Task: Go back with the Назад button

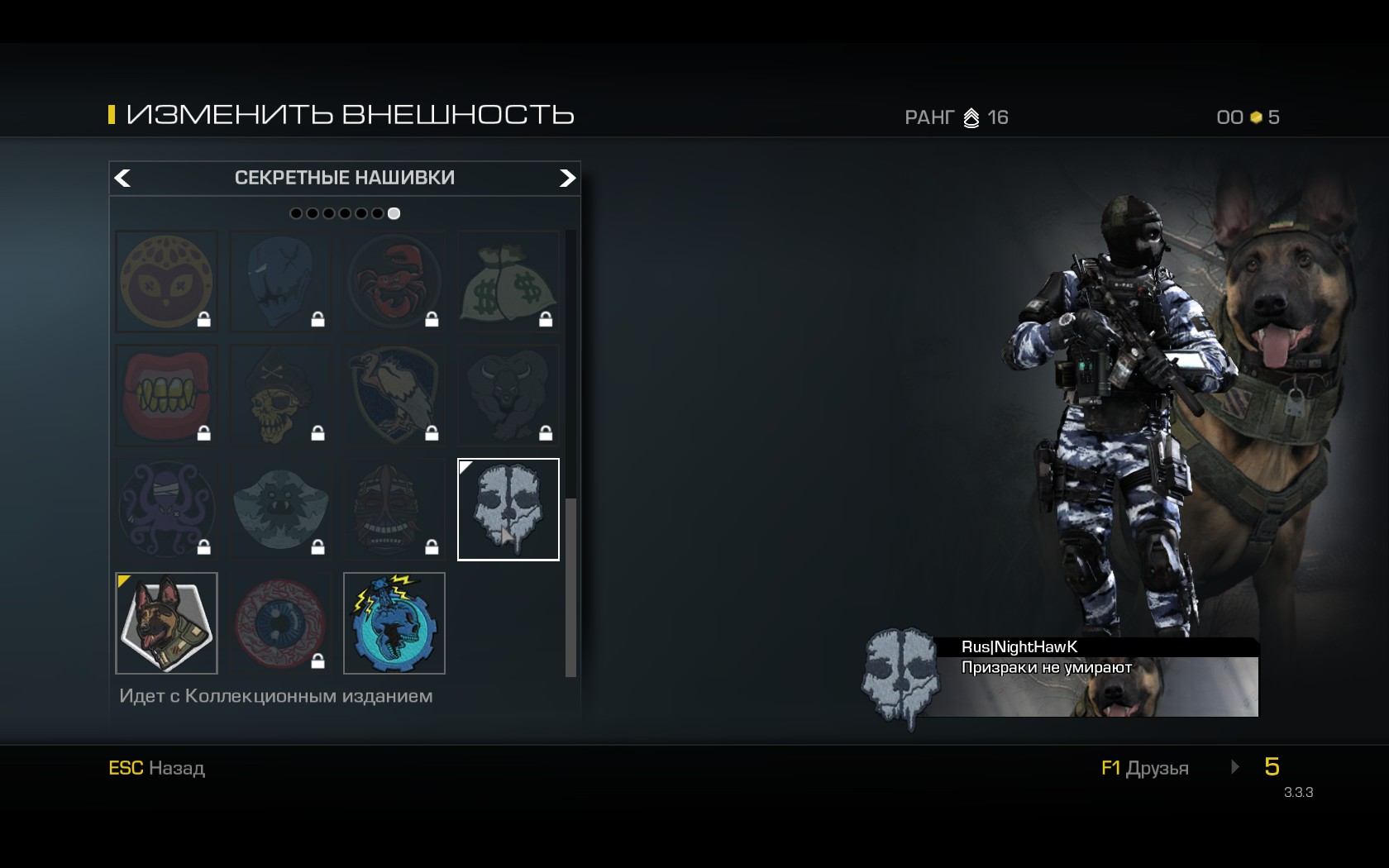Action: (157, 768)
